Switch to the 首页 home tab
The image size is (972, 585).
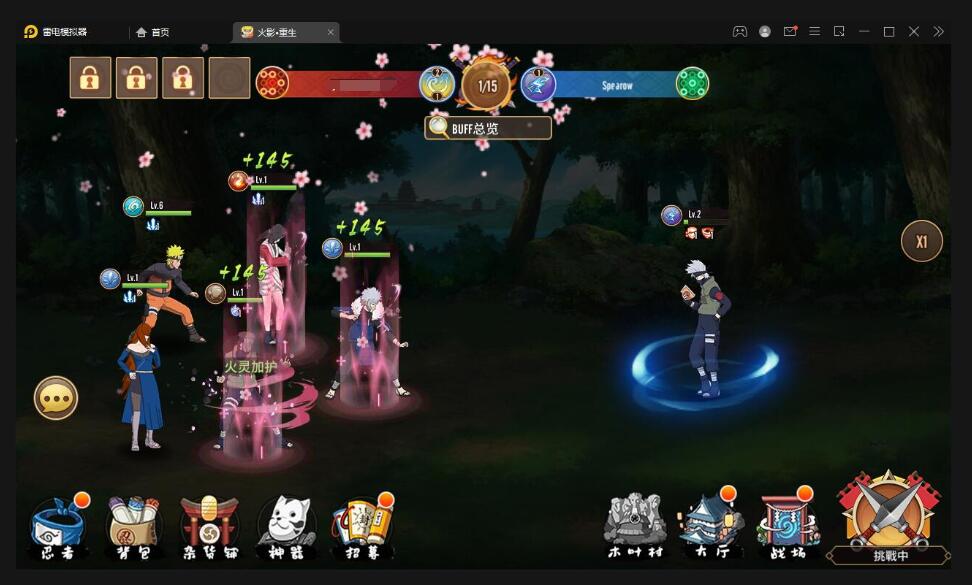(153, 32)
